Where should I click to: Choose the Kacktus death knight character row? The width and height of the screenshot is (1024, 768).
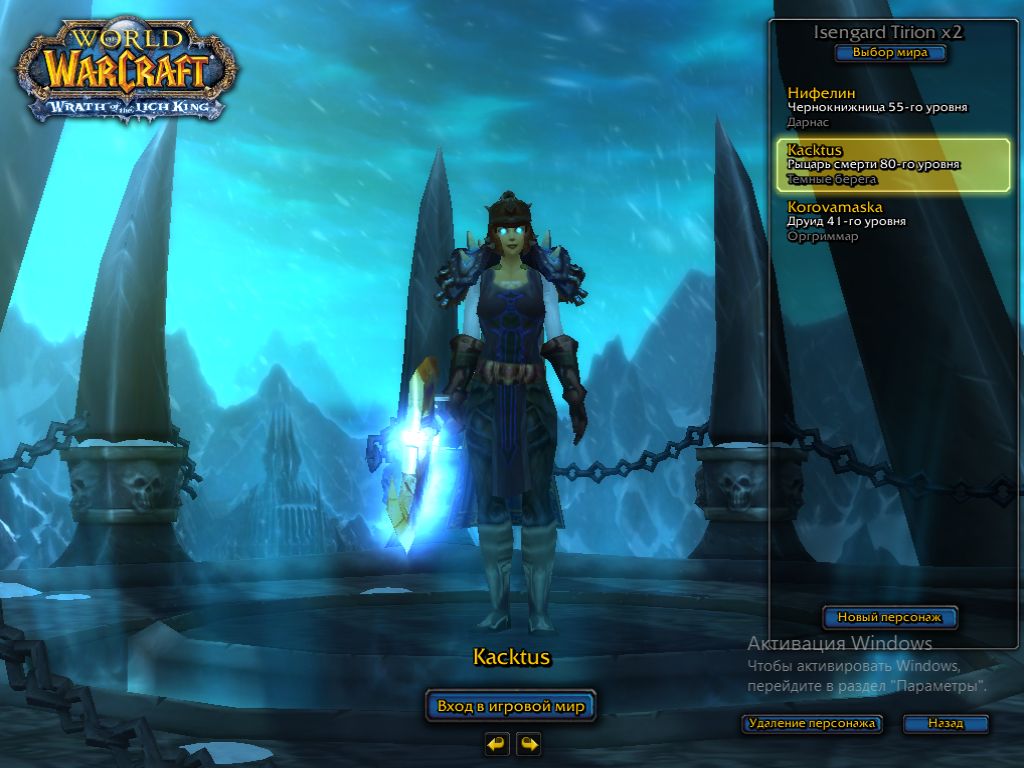pos(893,165)
